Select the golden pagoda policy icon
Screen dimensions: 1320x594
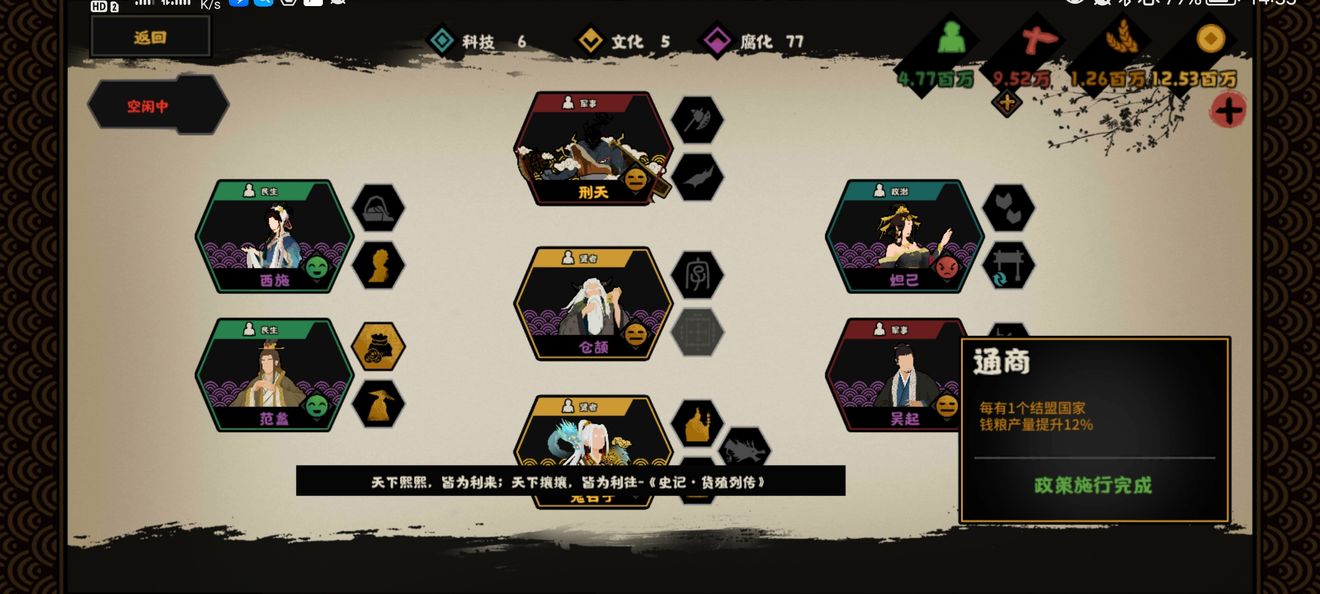pyautogui.click(x=697, y=423)
